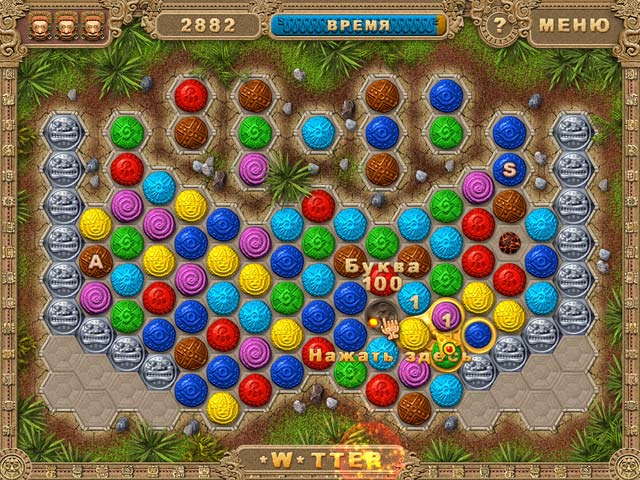This screenshot has height=480, width=640.
Task: Click the gold-ringed purple spiral tile
Action: coord(446,316)
